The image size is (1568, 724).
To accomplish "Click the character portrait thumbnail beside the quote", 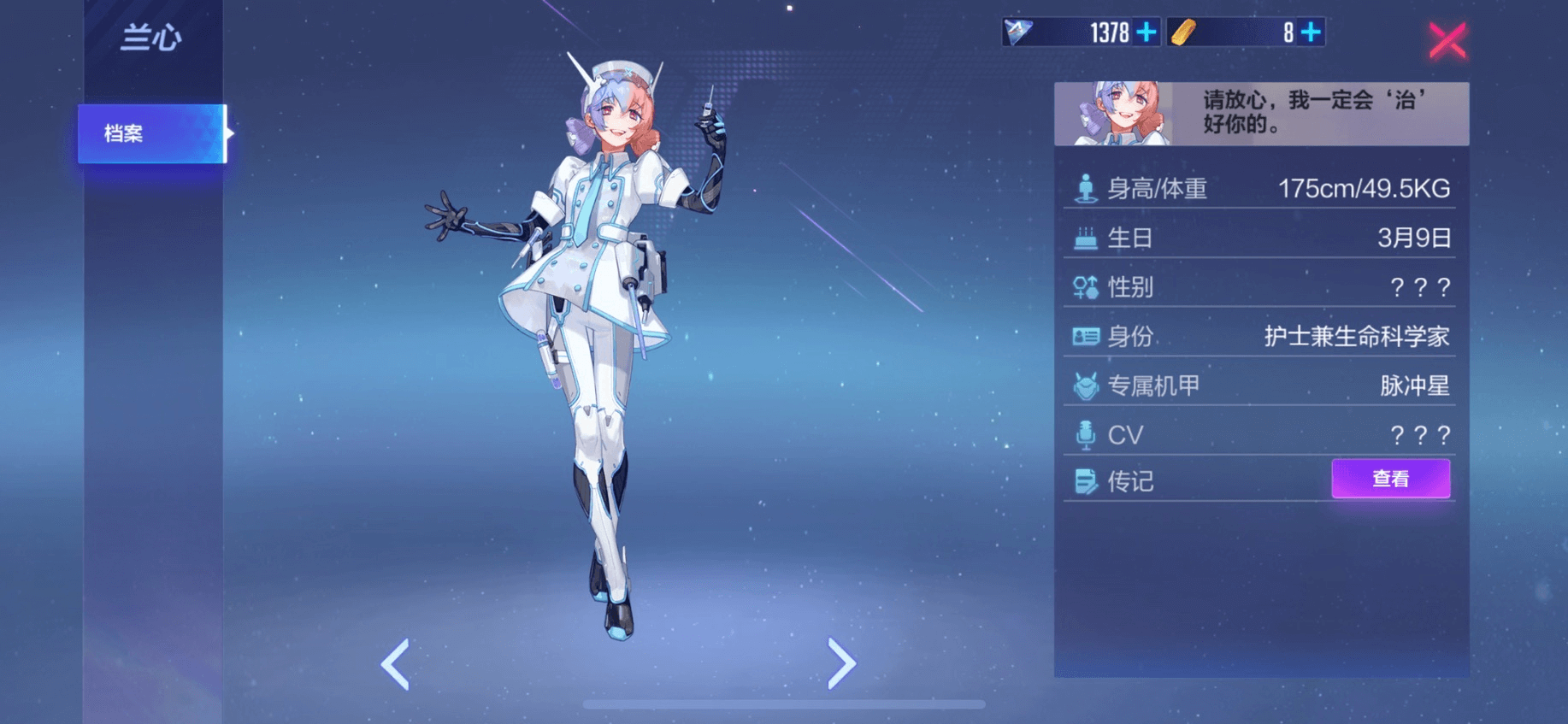I will point(1114,114).
